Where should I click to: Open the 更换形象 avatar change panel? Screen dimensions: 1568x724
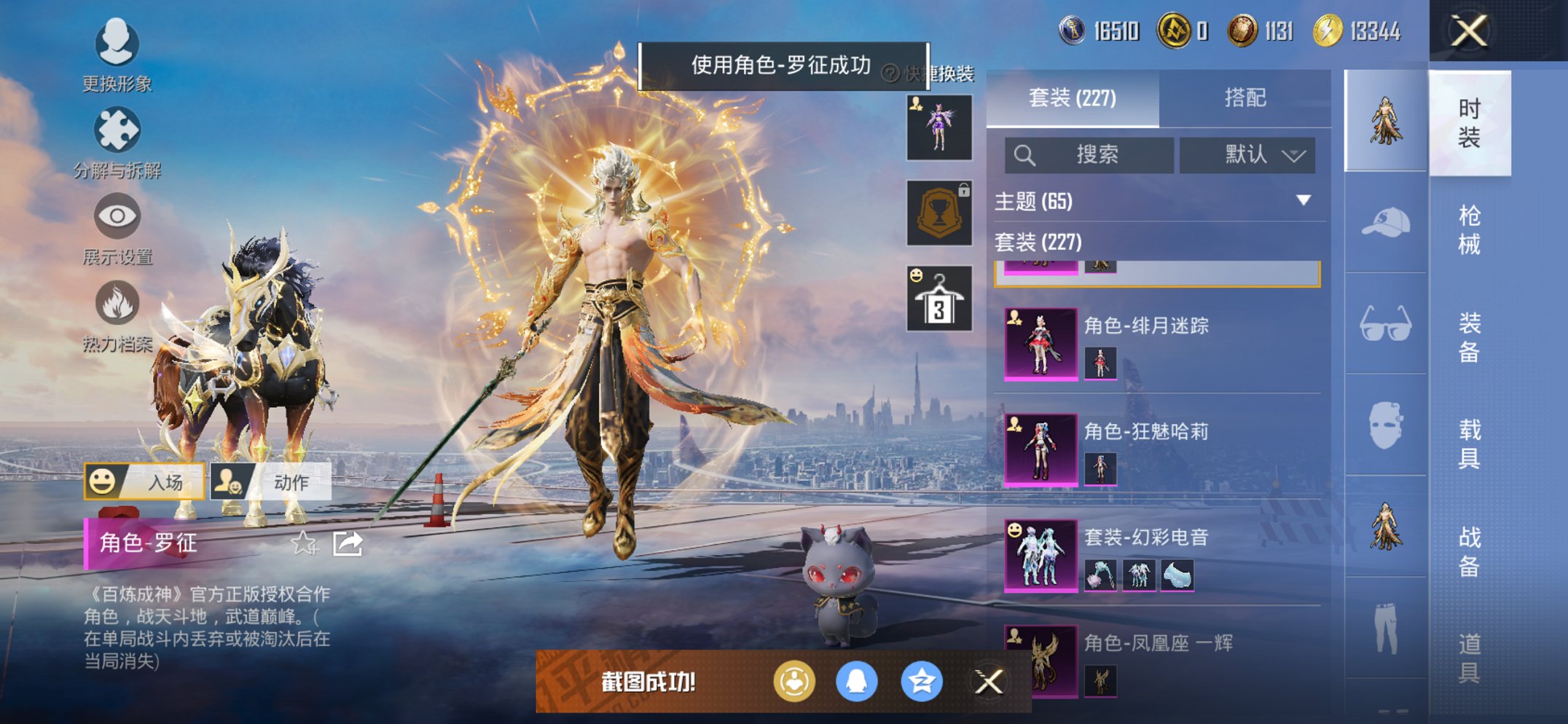point(117,45)
